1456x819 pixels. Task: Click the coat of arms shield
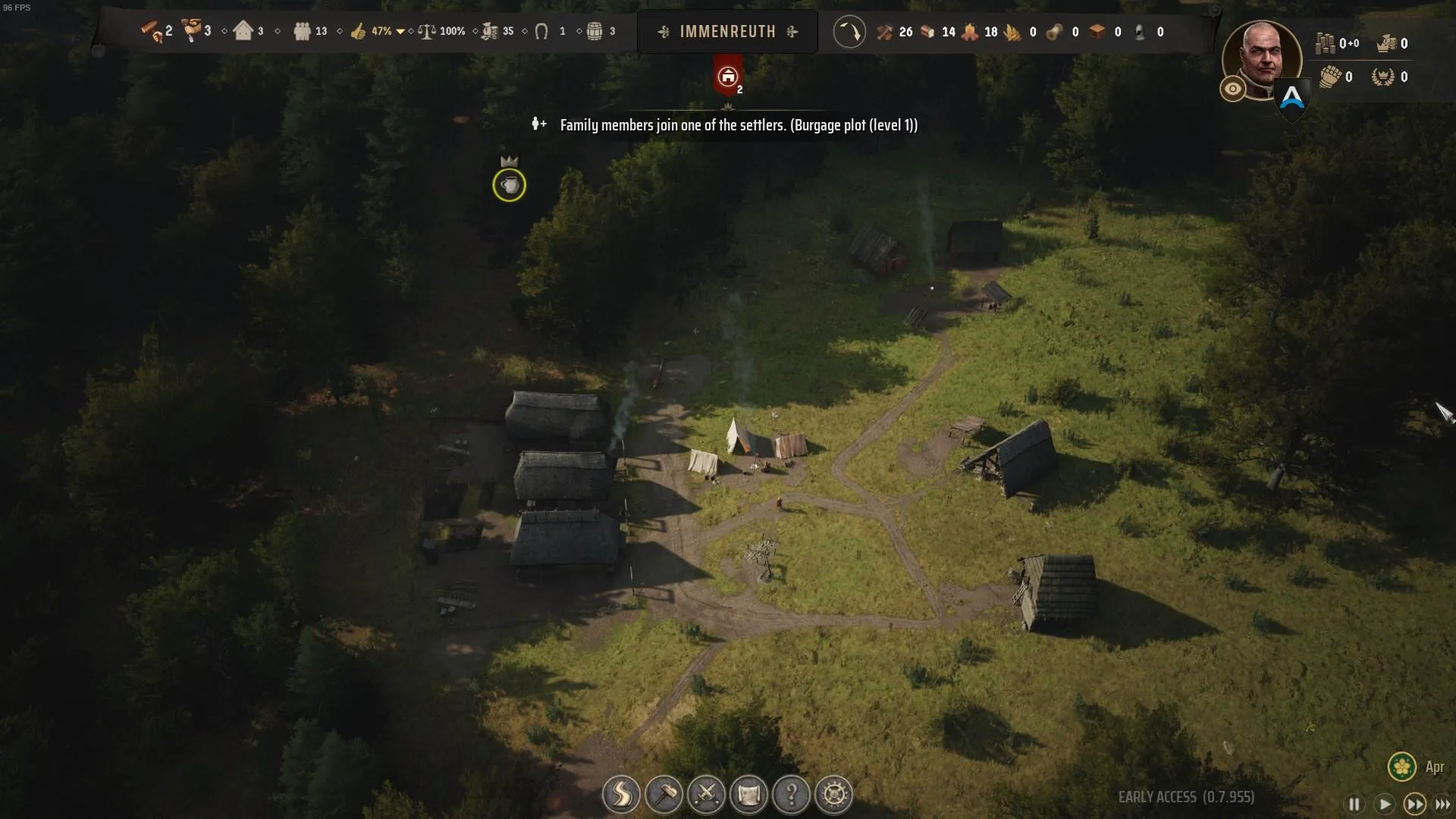point(1292,99)
